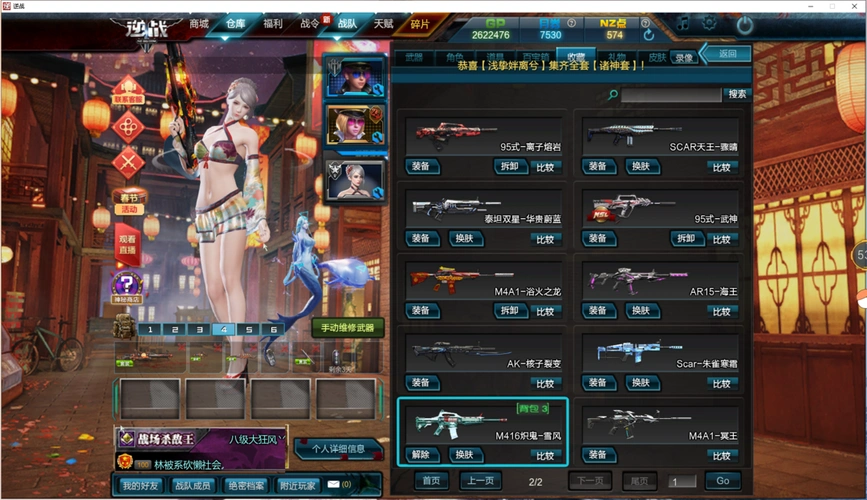Jump to first page with 首页
The image size is (867, 500).
coord(430,481)
